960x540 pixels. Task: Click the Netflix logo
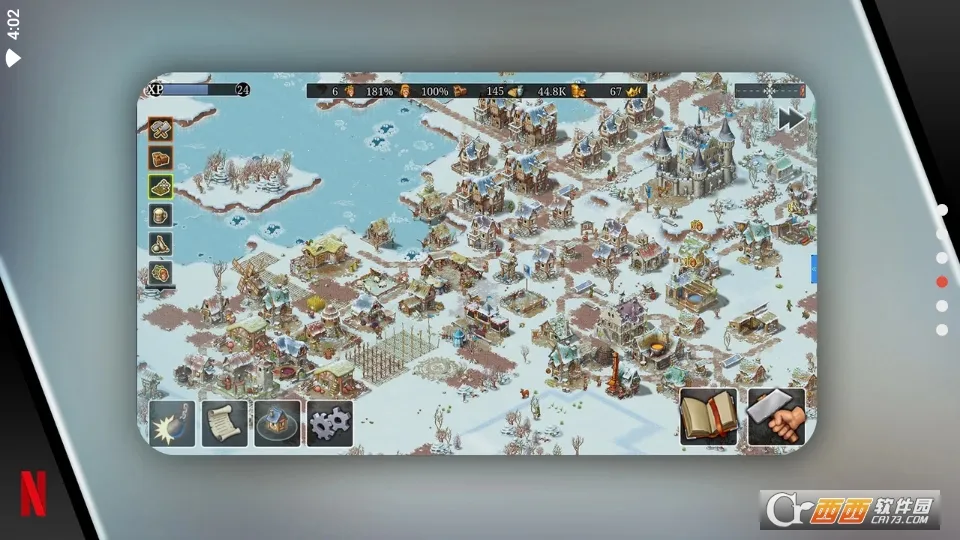click(x=33, y=493)
